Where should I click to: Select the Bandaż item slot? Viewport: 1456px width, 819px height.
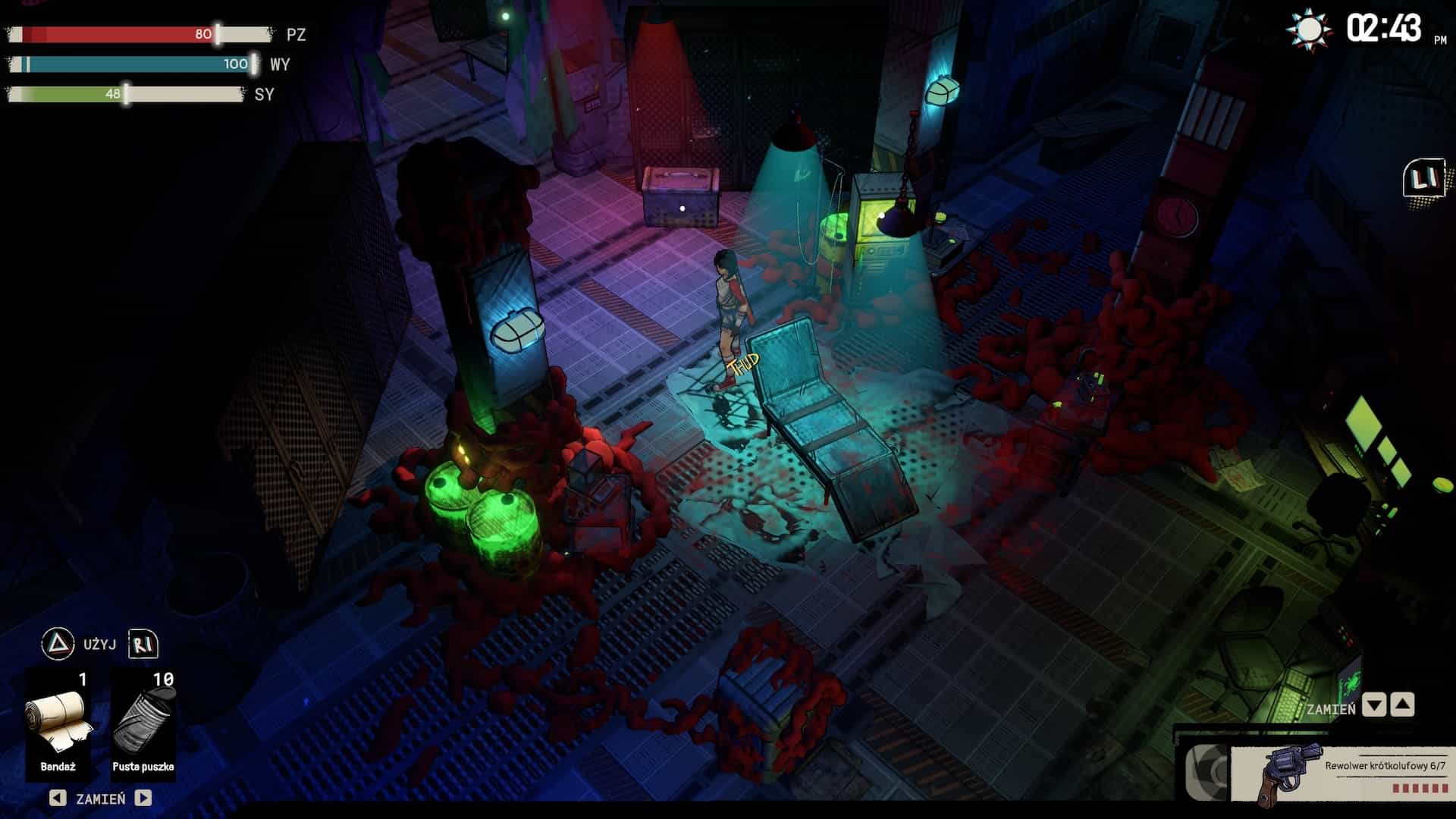[58, 723]
